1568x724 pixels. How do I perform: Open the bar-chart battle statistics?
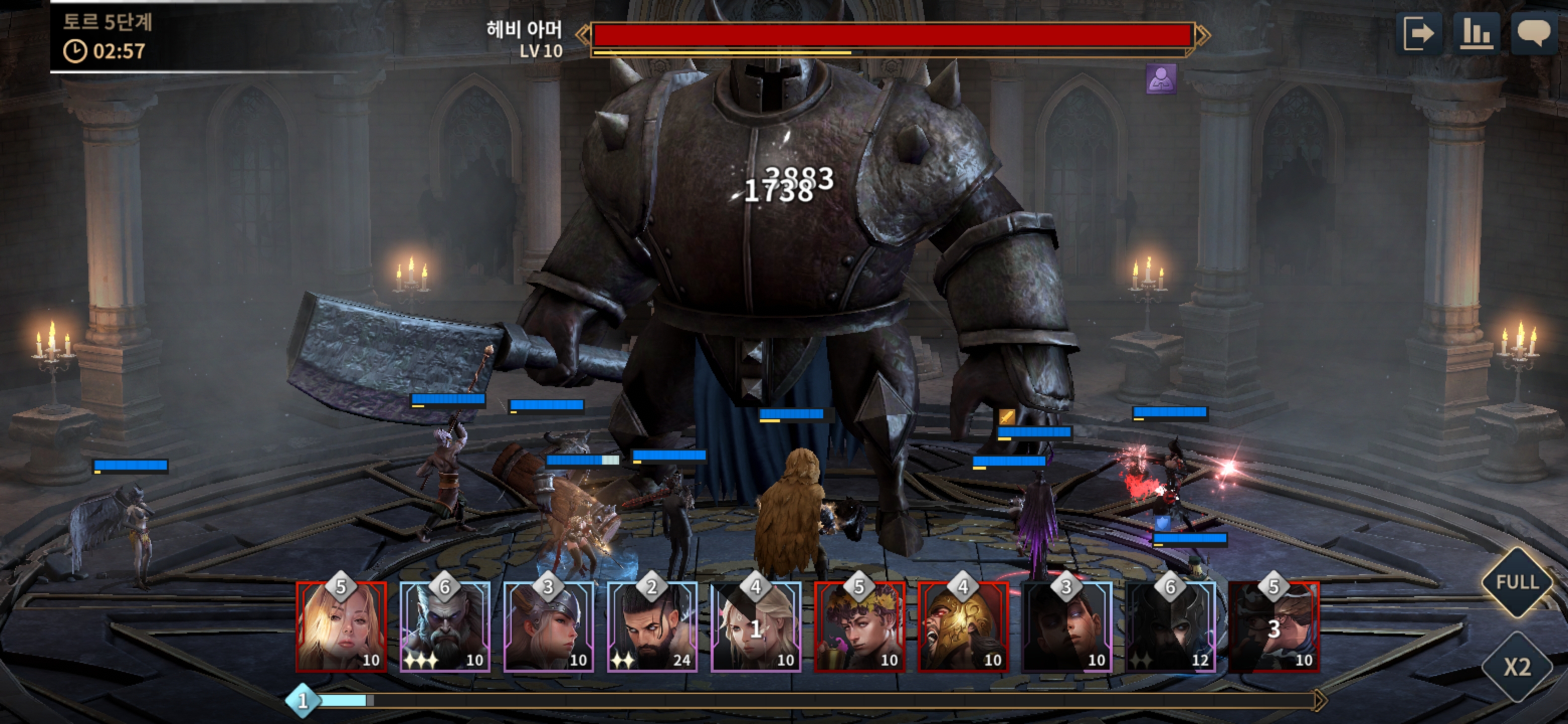[1476, 34]
